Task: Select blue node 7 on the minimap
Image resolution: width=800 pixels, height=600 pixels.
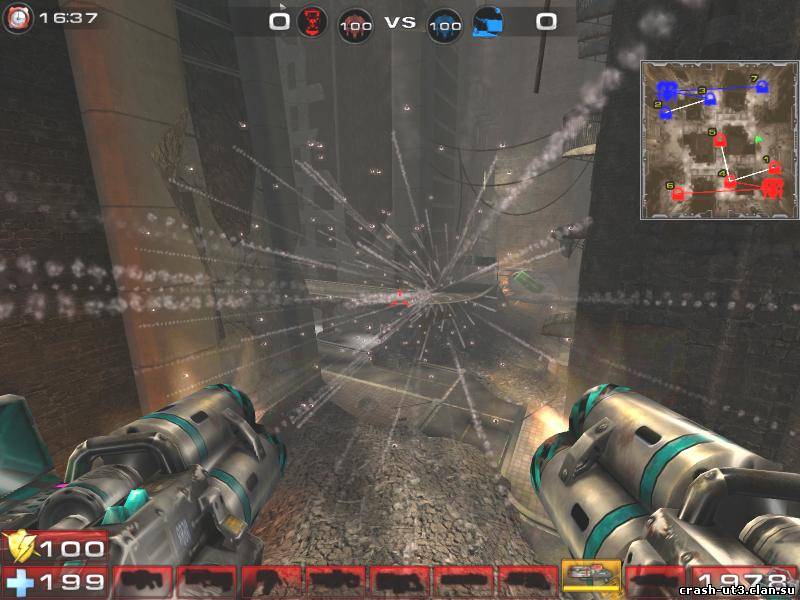Action: 762,88
